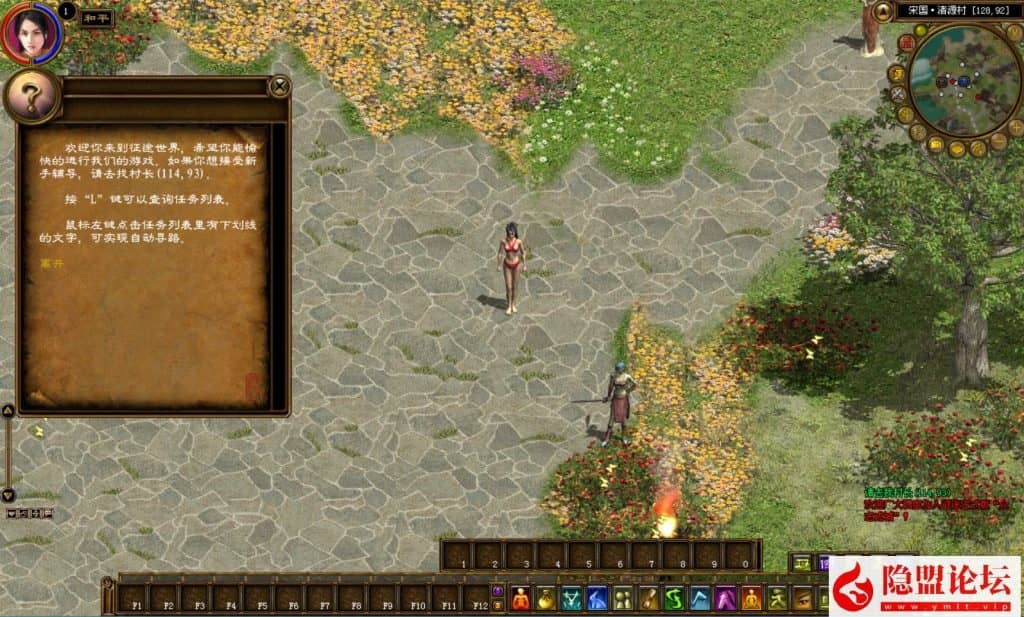This screenshot has width=1024, height=617.
Task: Click the purple tent toolbar icon
Action: click(726, 598)
